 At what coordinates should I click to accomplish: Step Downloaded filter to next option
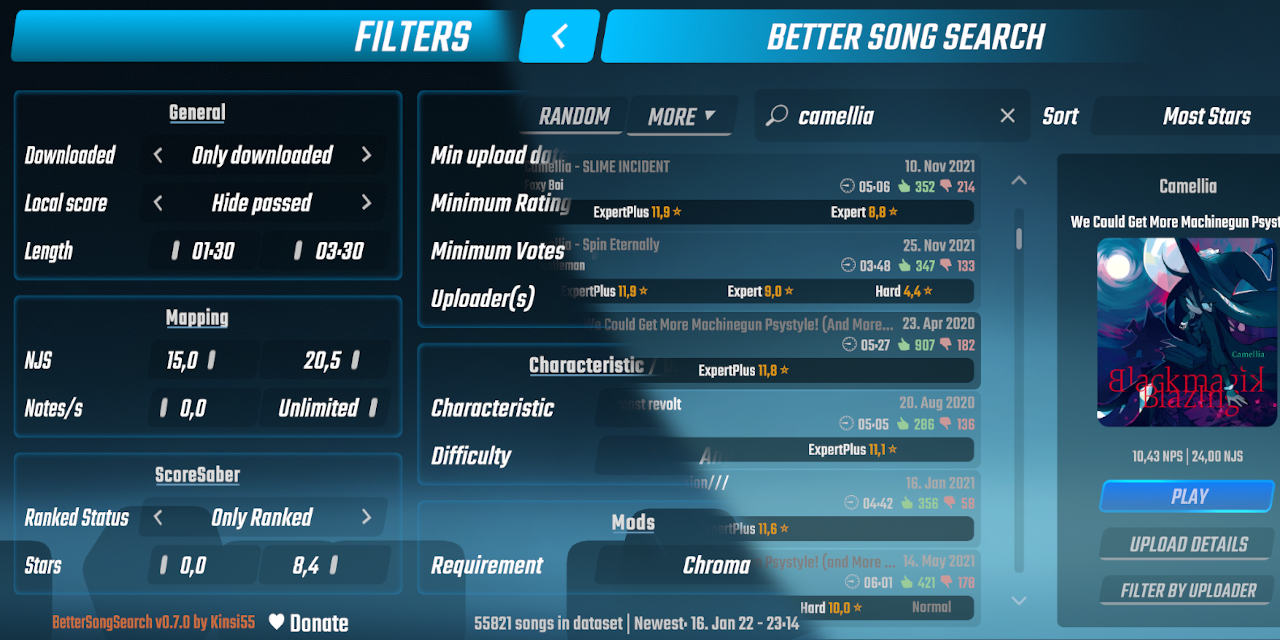[x=366, y=155]
